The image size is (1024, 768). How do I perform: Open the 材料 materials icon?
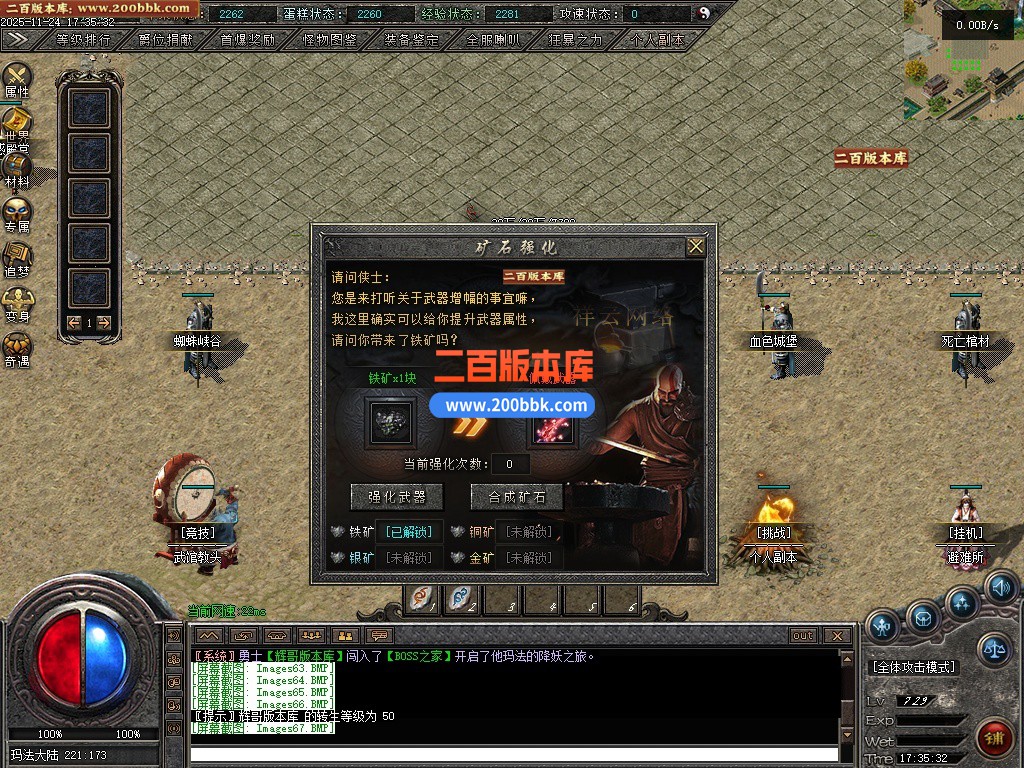pos(17,167)
